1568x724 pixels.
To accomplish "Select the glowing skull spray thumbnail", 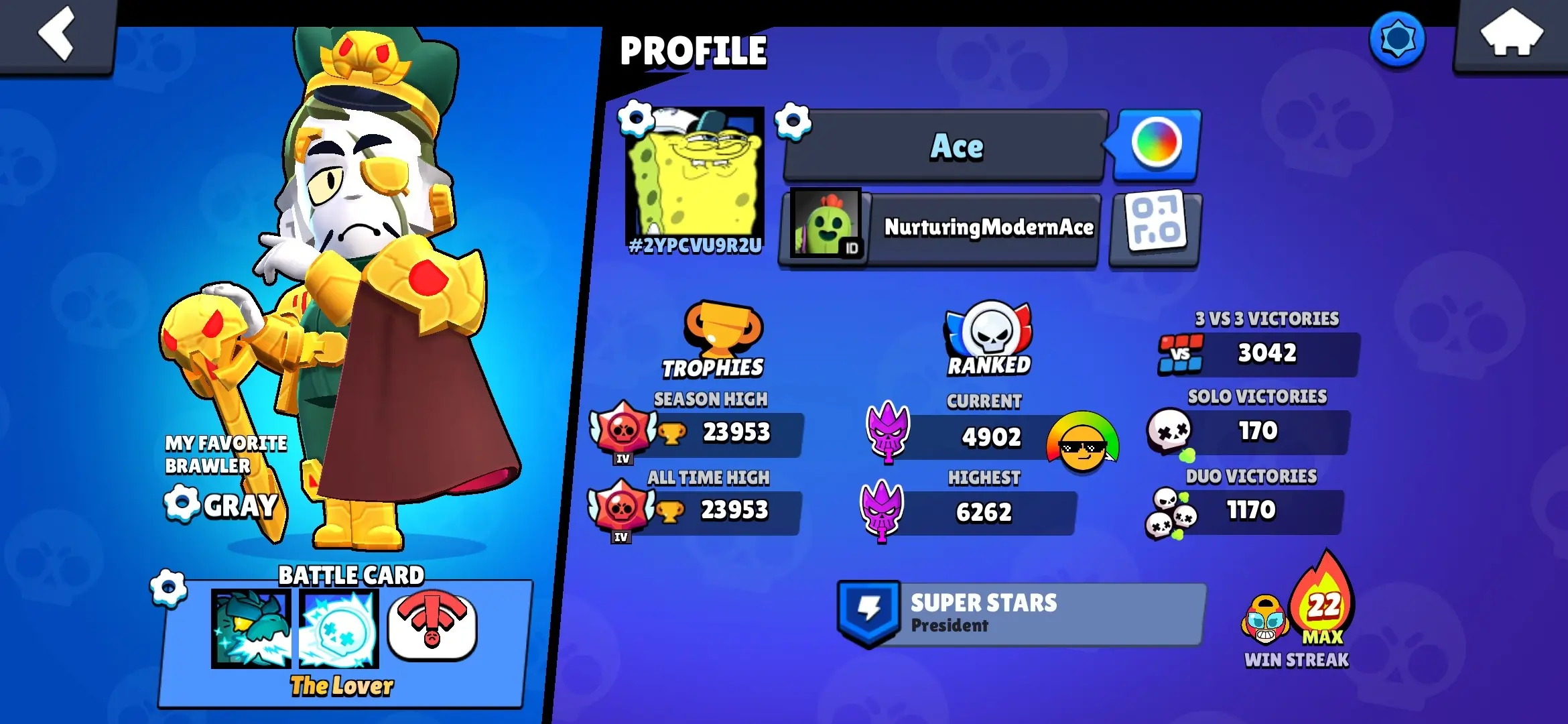I will (339, 629).
